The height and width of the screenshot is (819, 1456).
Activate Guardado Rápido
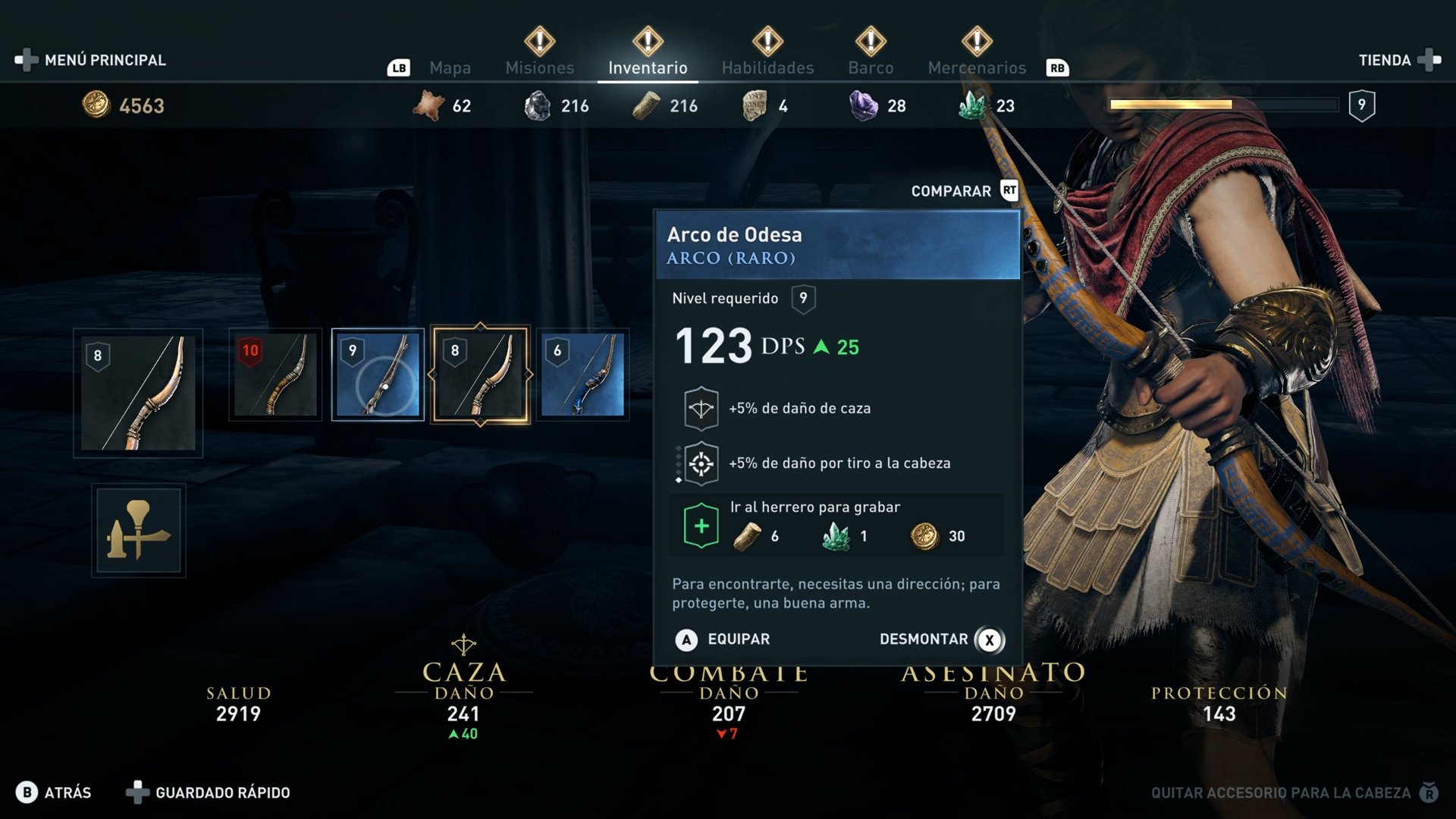click(x=222, y=792)
